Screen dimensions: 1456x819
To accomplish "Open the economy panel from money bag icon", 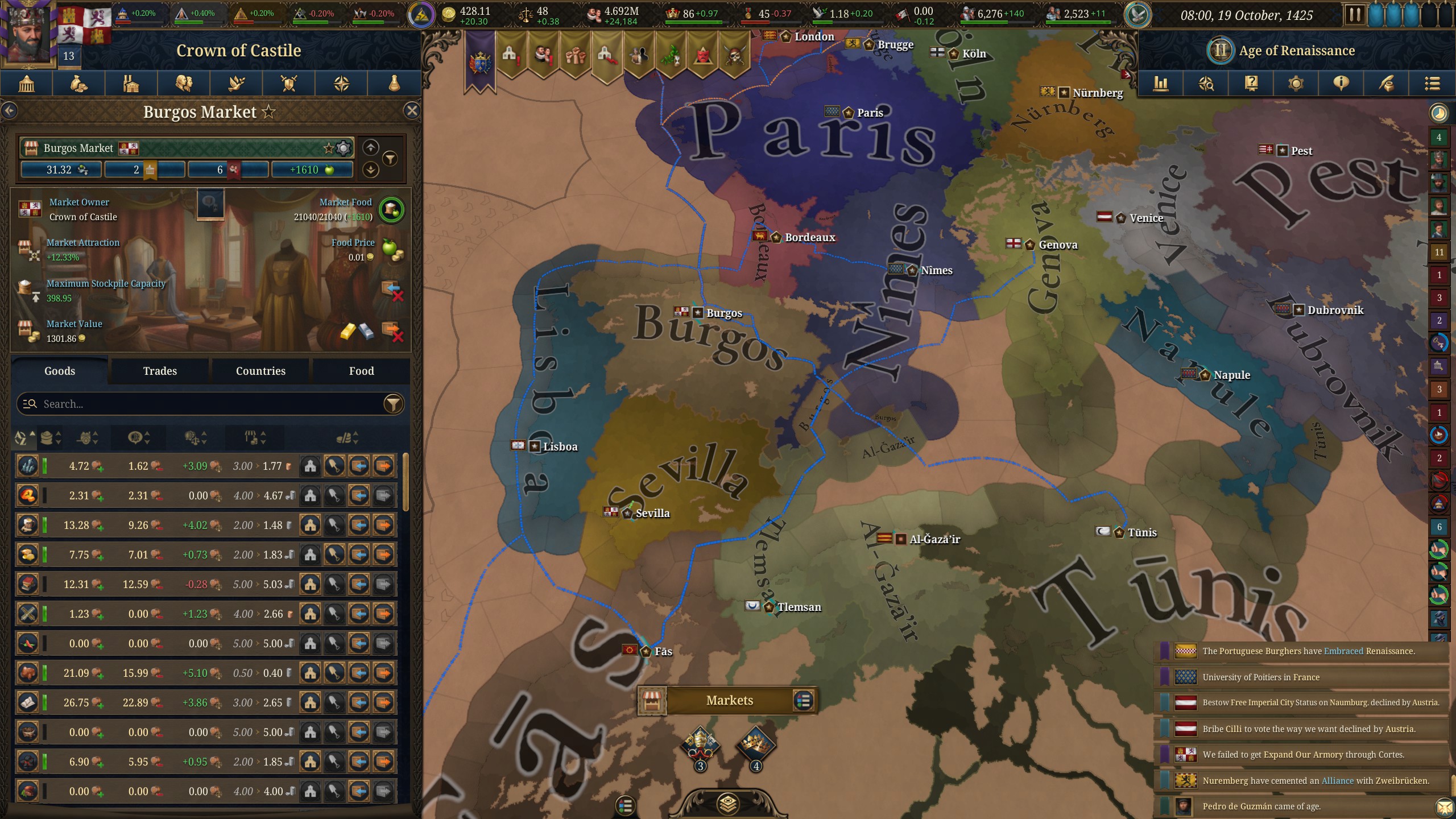I will tap(79, 84).
